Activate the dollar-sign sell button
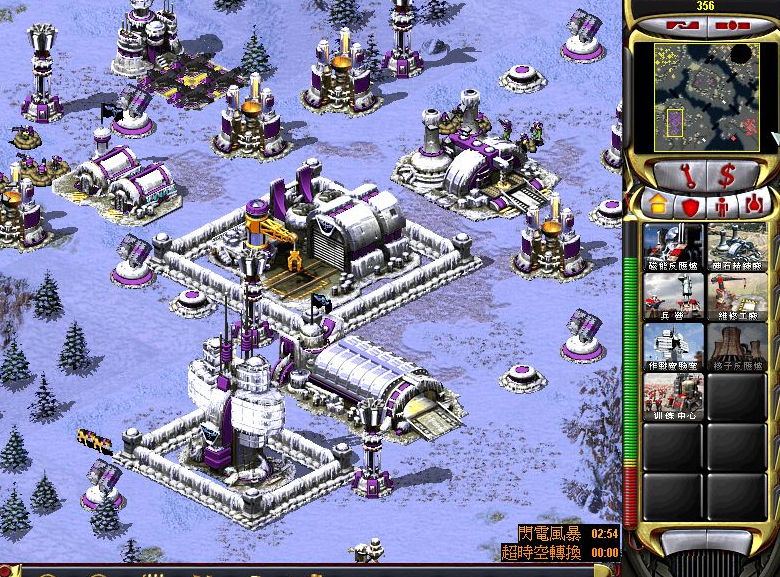The image size is (780, 577). coord(727,174)
